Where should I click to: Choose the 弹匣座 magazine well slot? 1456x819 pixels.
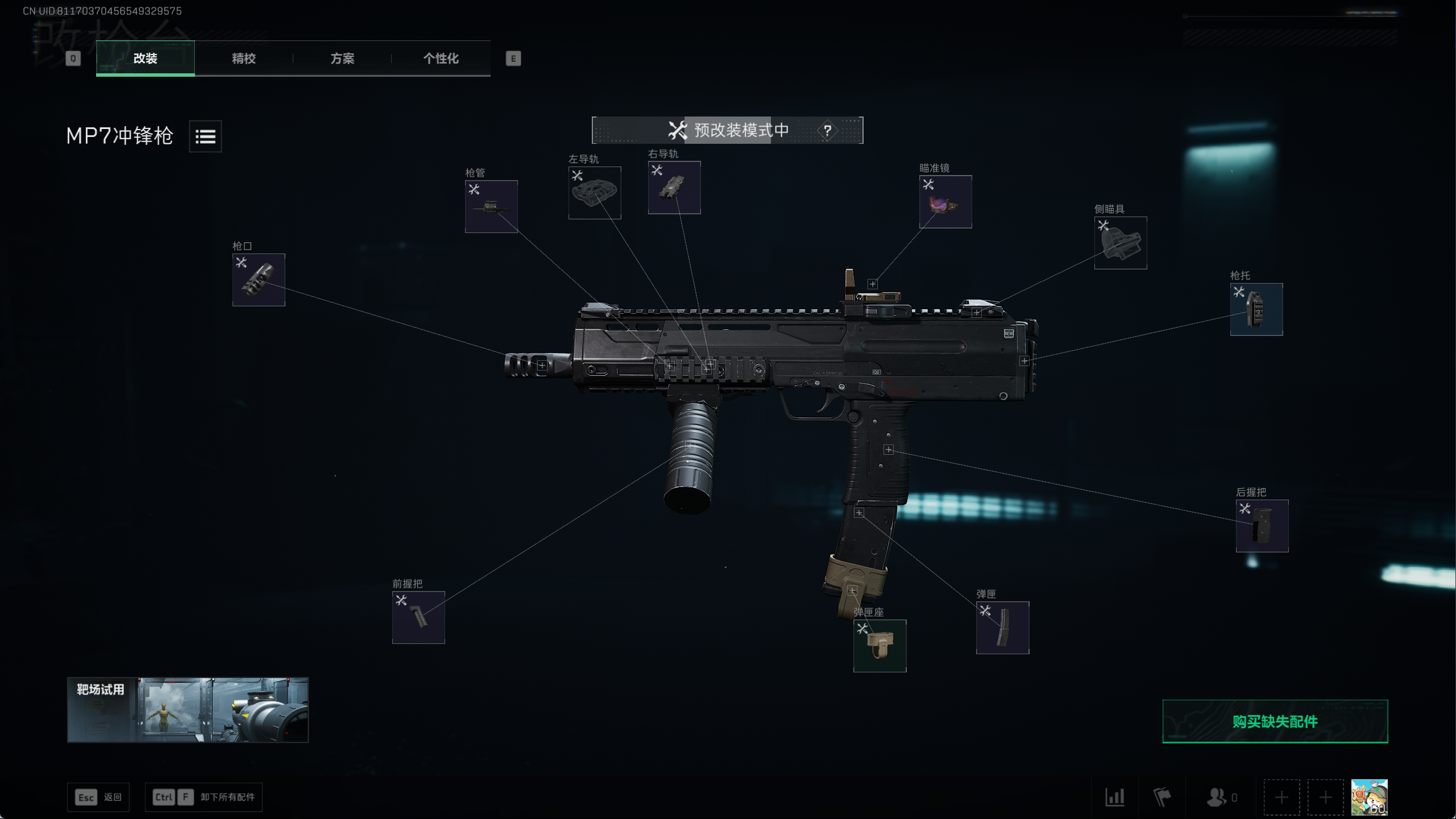click(x=880, y=646)
